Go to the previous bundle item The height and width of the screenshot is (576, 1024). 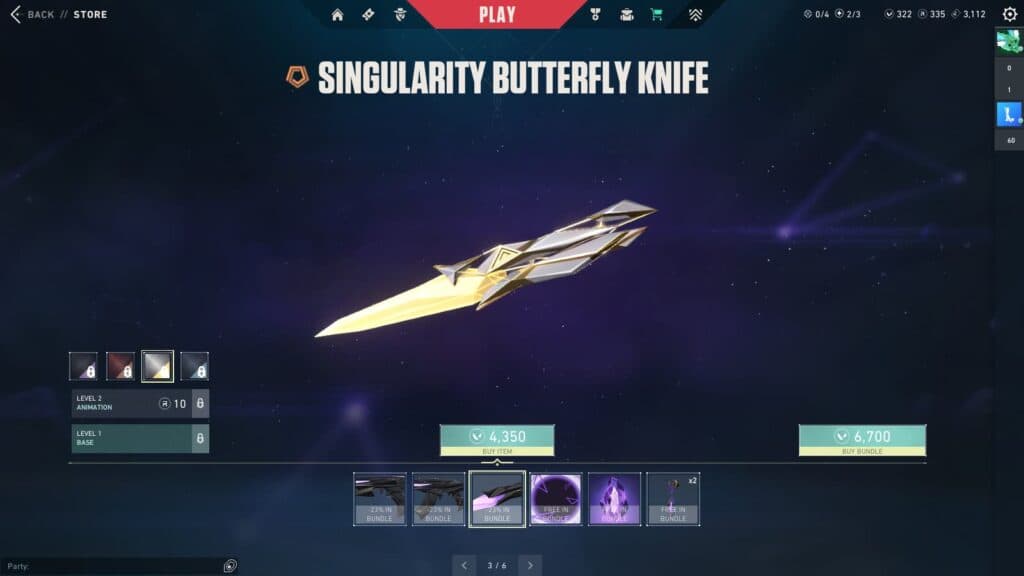(464, 565)
